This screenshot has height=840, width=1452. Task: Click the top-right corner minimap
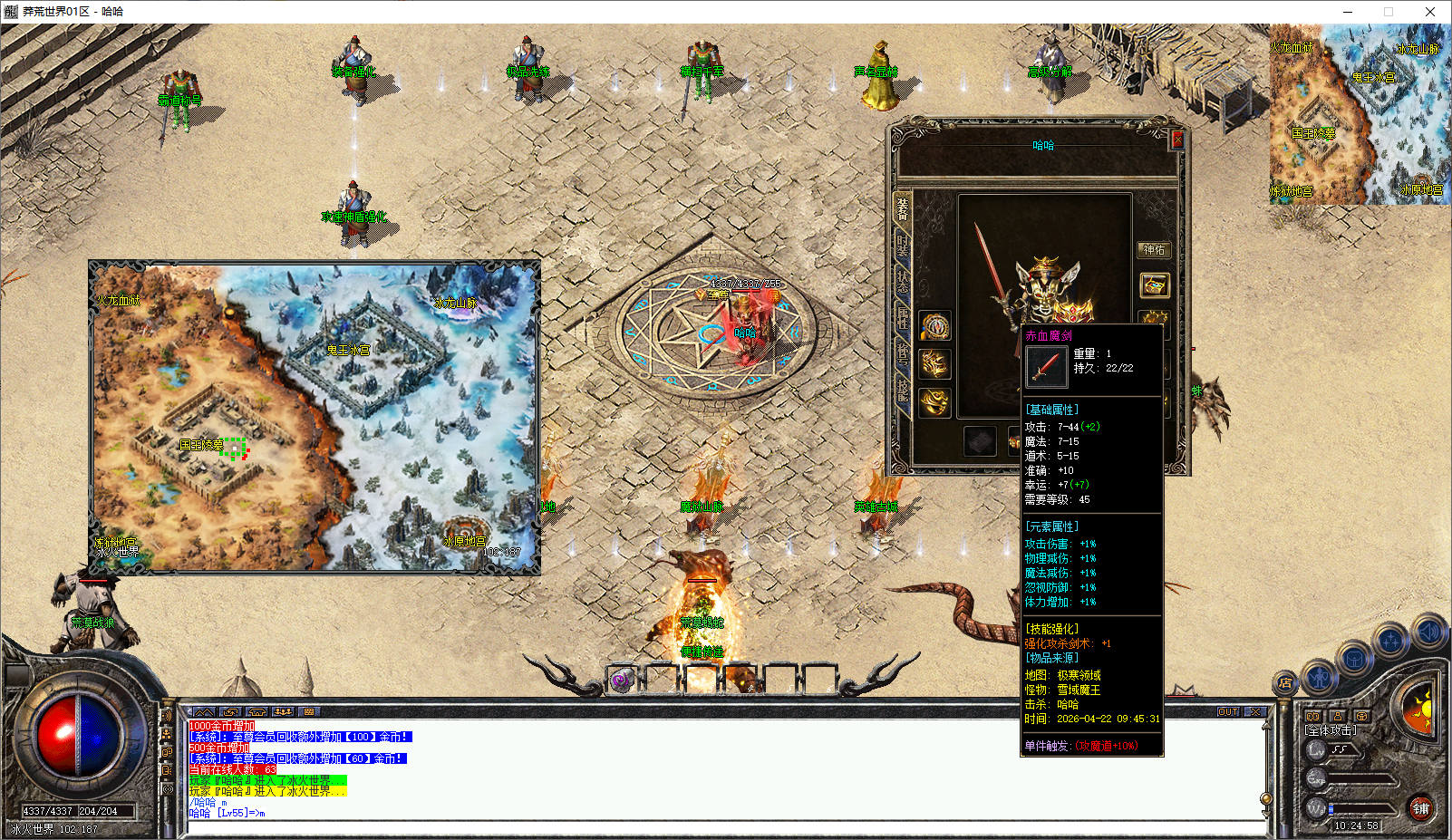1359,113
